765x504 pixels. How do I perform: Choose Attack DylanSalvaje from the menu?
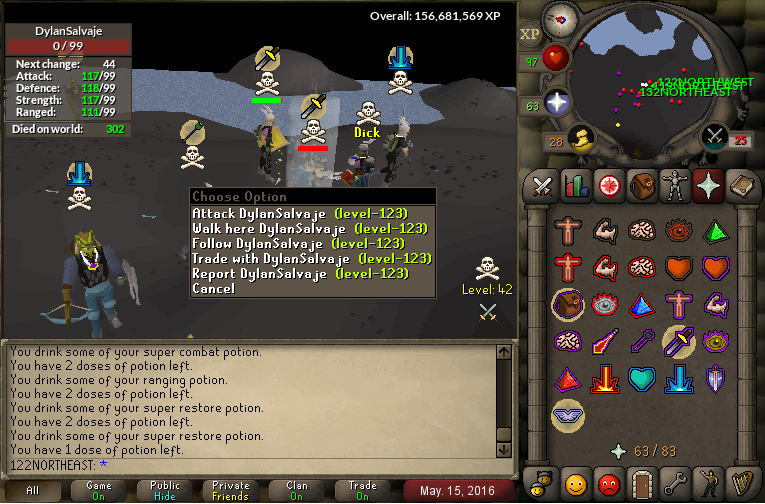point(312,213)
